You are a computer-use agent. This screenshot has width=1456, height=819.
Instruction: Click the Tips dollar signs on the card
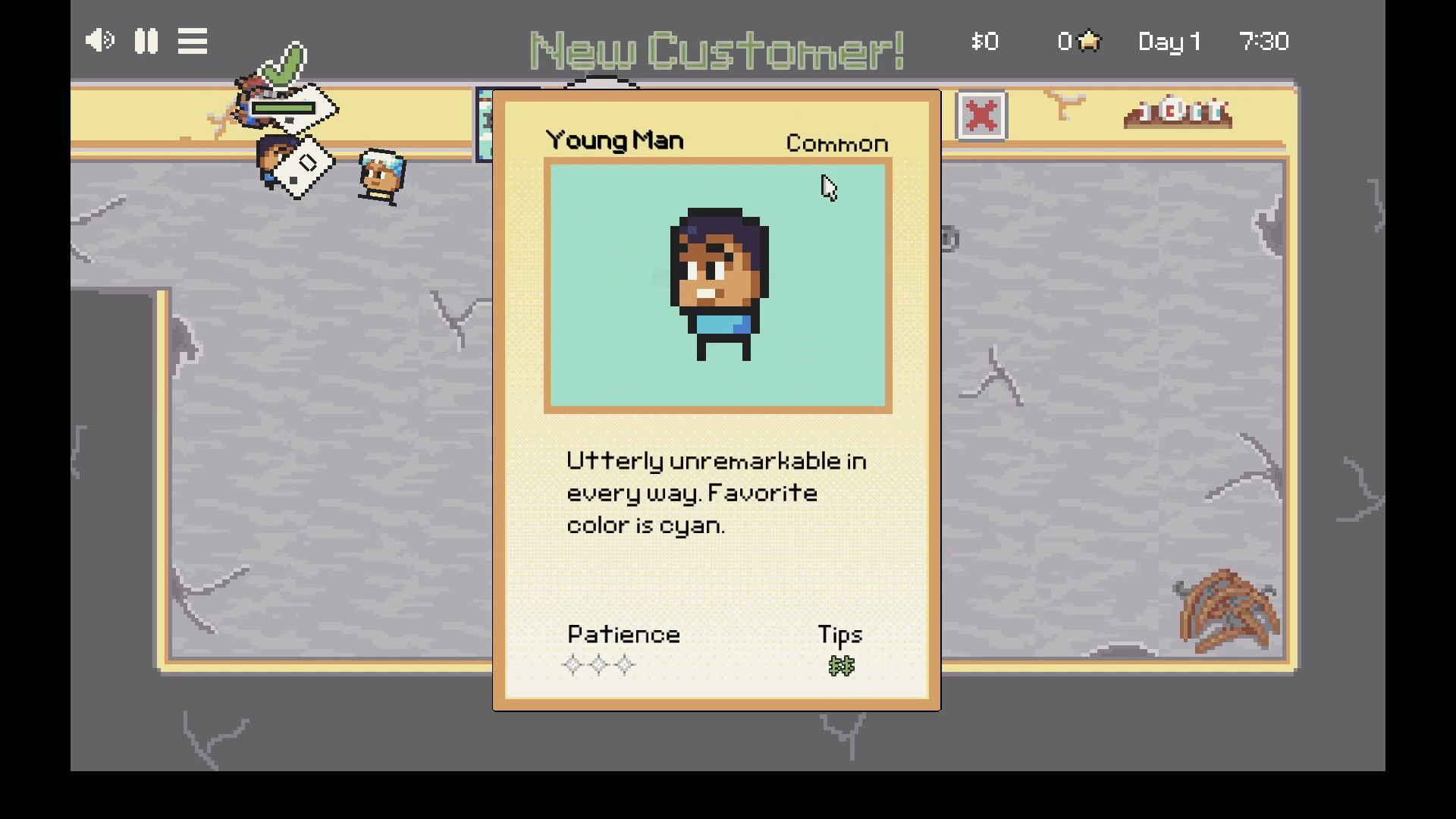pyautogui.click(x=840, y=666)
